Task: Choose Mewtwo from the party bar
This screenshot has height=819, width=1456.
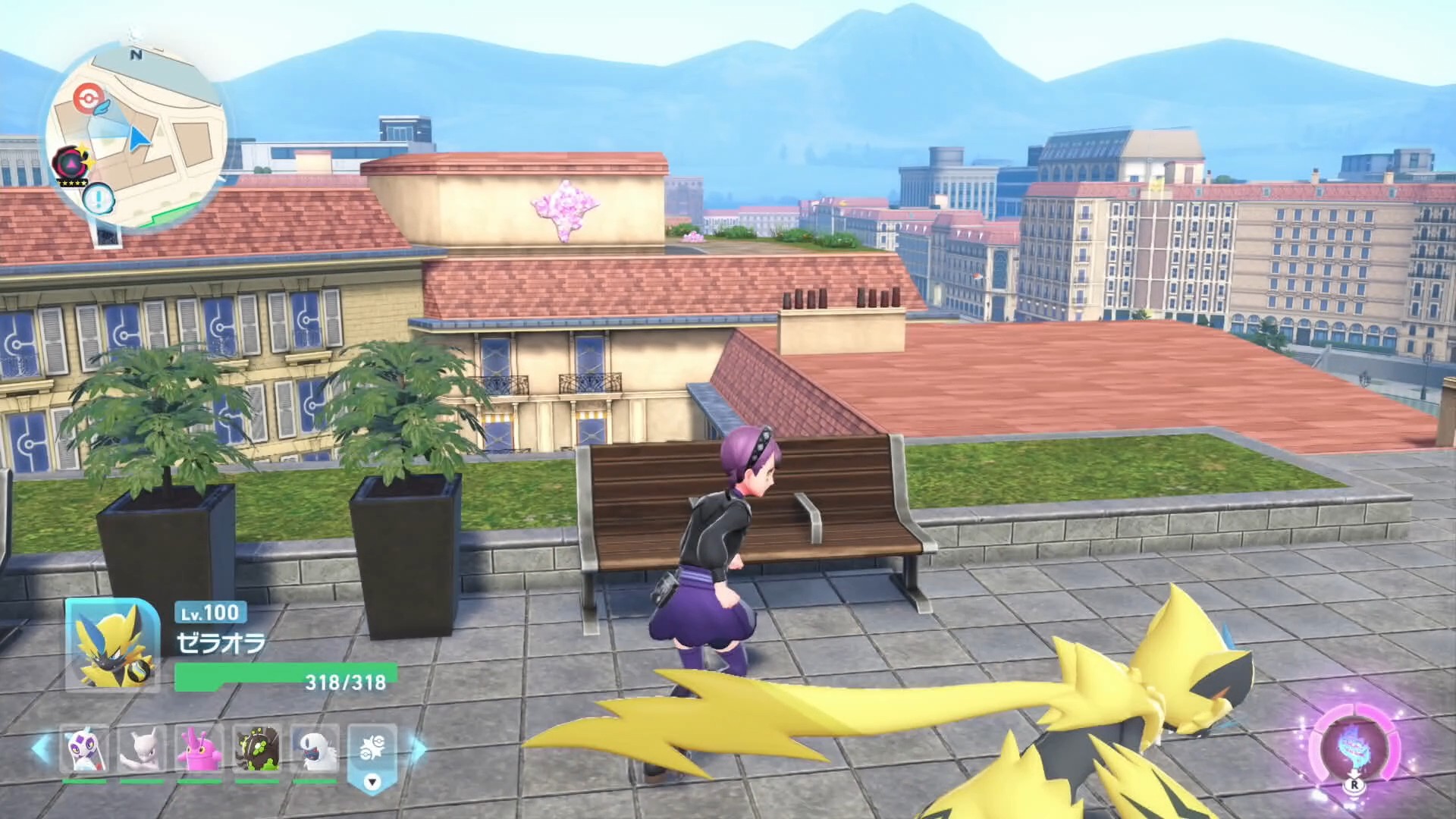Action: 142,749
